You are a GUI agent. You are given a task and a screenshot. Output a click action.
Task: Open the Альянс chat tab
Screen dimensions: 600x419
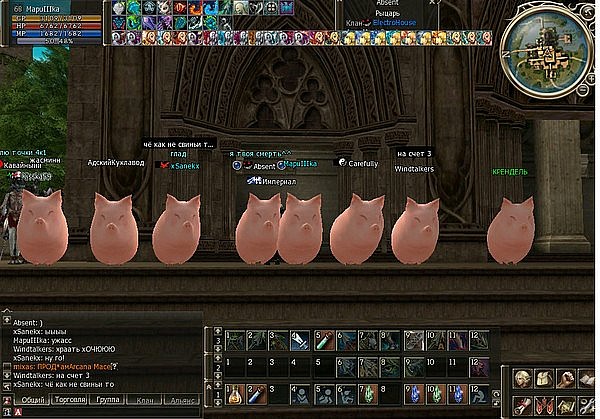[x=183, y=397]
